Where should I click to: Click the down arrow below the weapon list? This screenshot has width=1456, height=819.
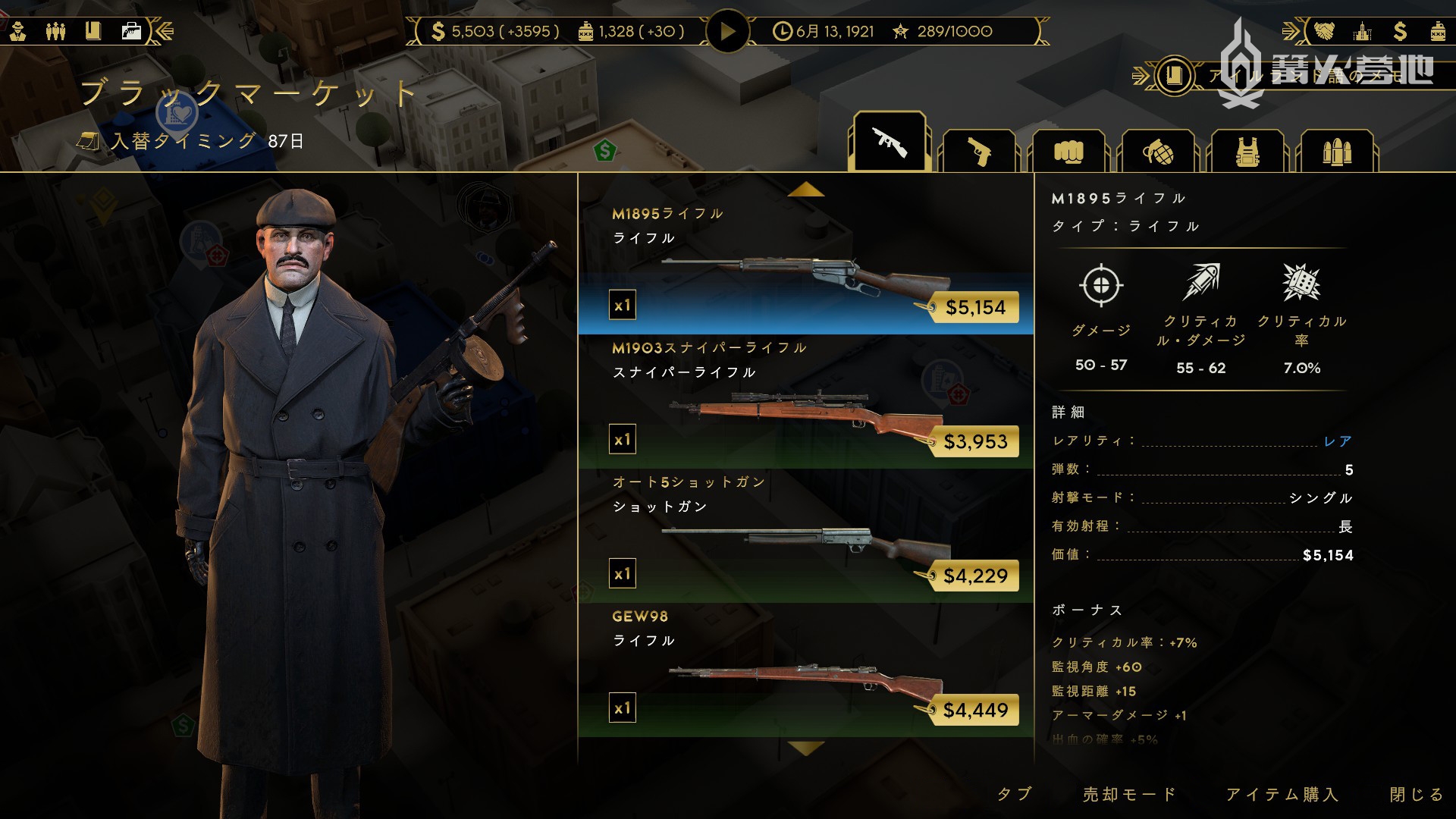pyautogui.click(x=805, y=749)
